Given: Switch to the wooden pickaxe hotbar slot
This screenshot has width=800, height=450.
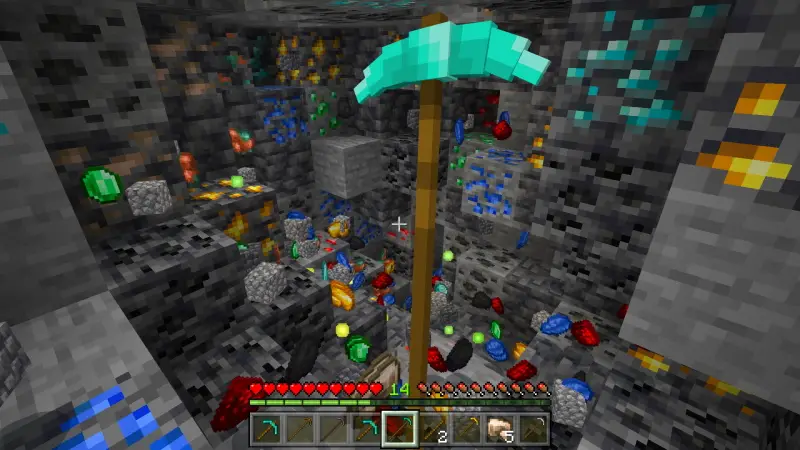Looking at the screenshot, I should tap(299, 429).
